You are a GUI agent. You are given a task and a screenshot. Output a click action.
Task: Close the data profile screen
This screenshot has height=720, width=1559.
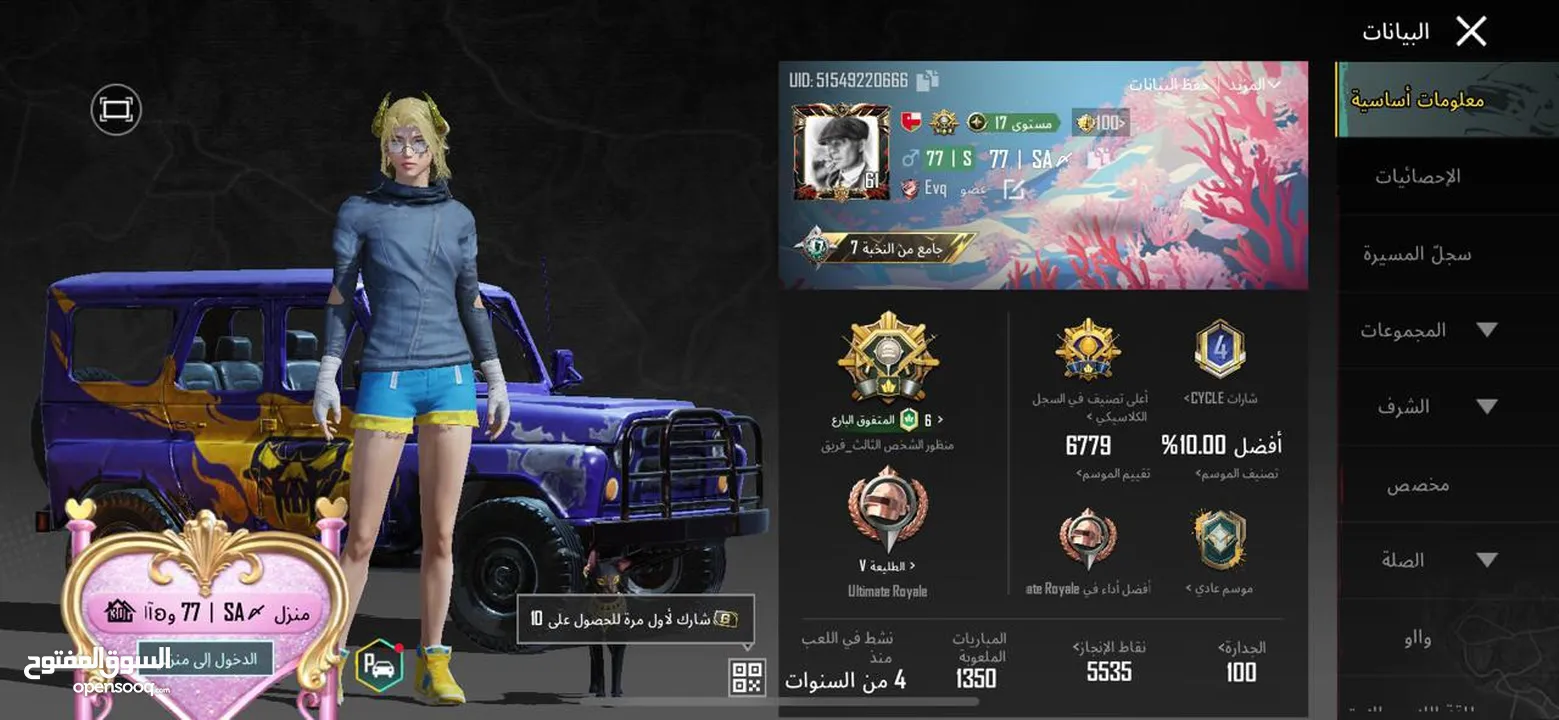coord(1470,31)
